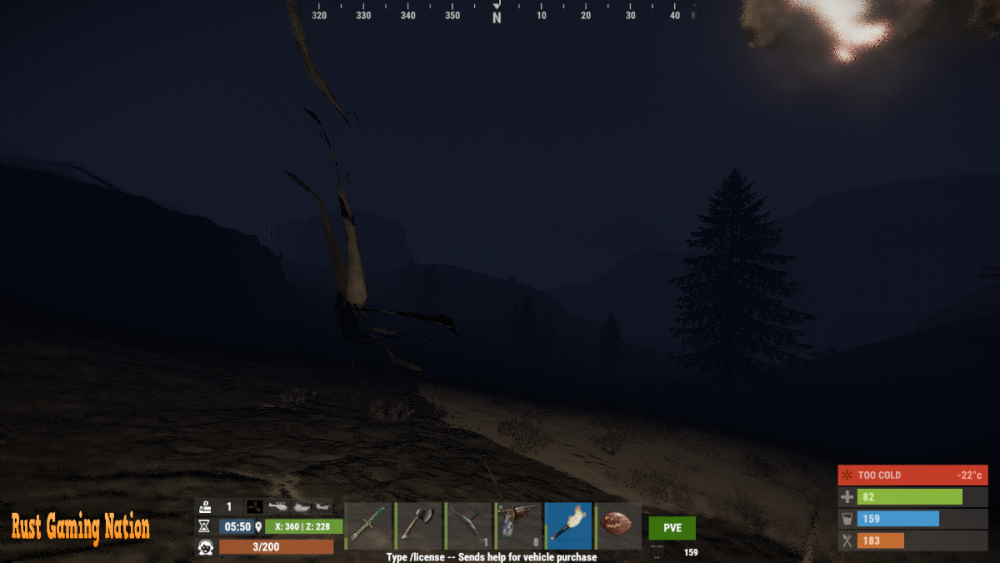Click the X/Z coordinates panel
This screenshot has height=563, width=1000.
tap(303, 526)
